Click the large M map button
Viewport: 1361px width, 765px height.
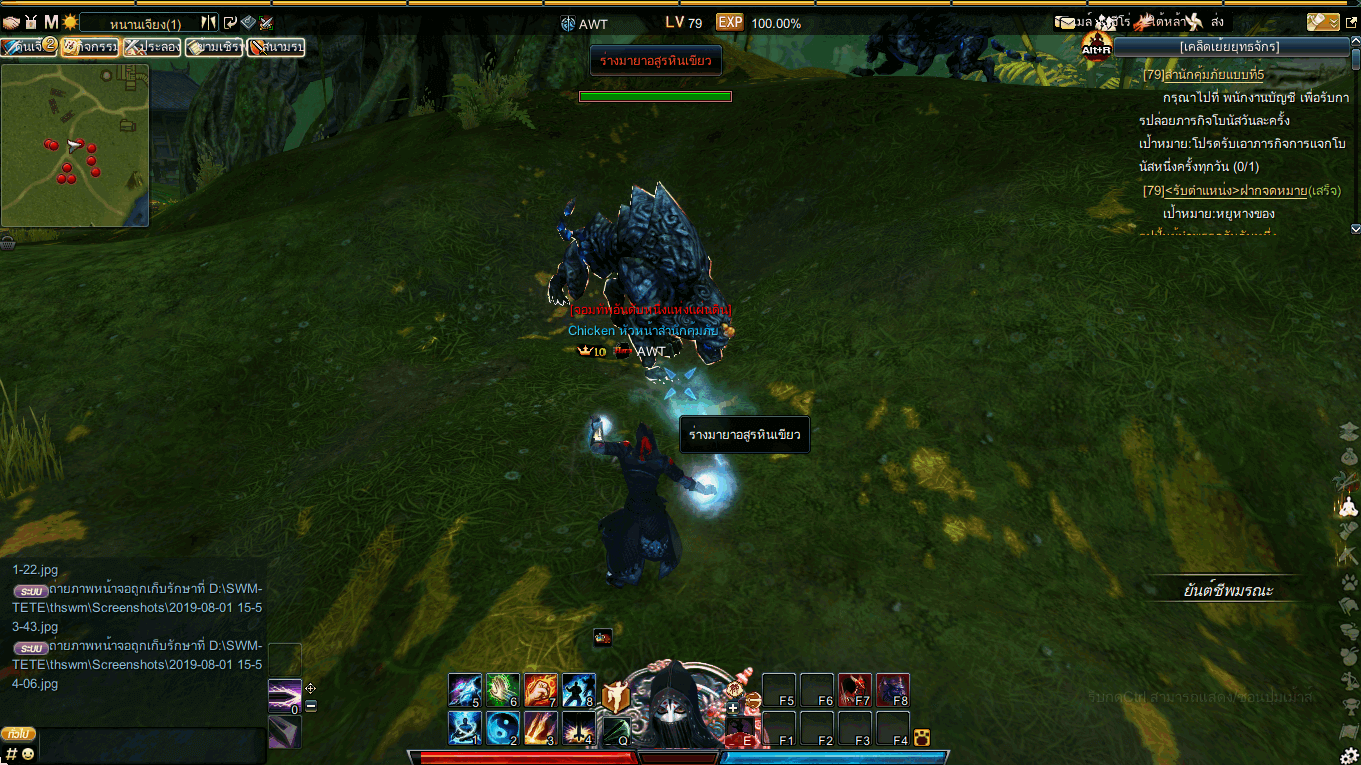51,22
